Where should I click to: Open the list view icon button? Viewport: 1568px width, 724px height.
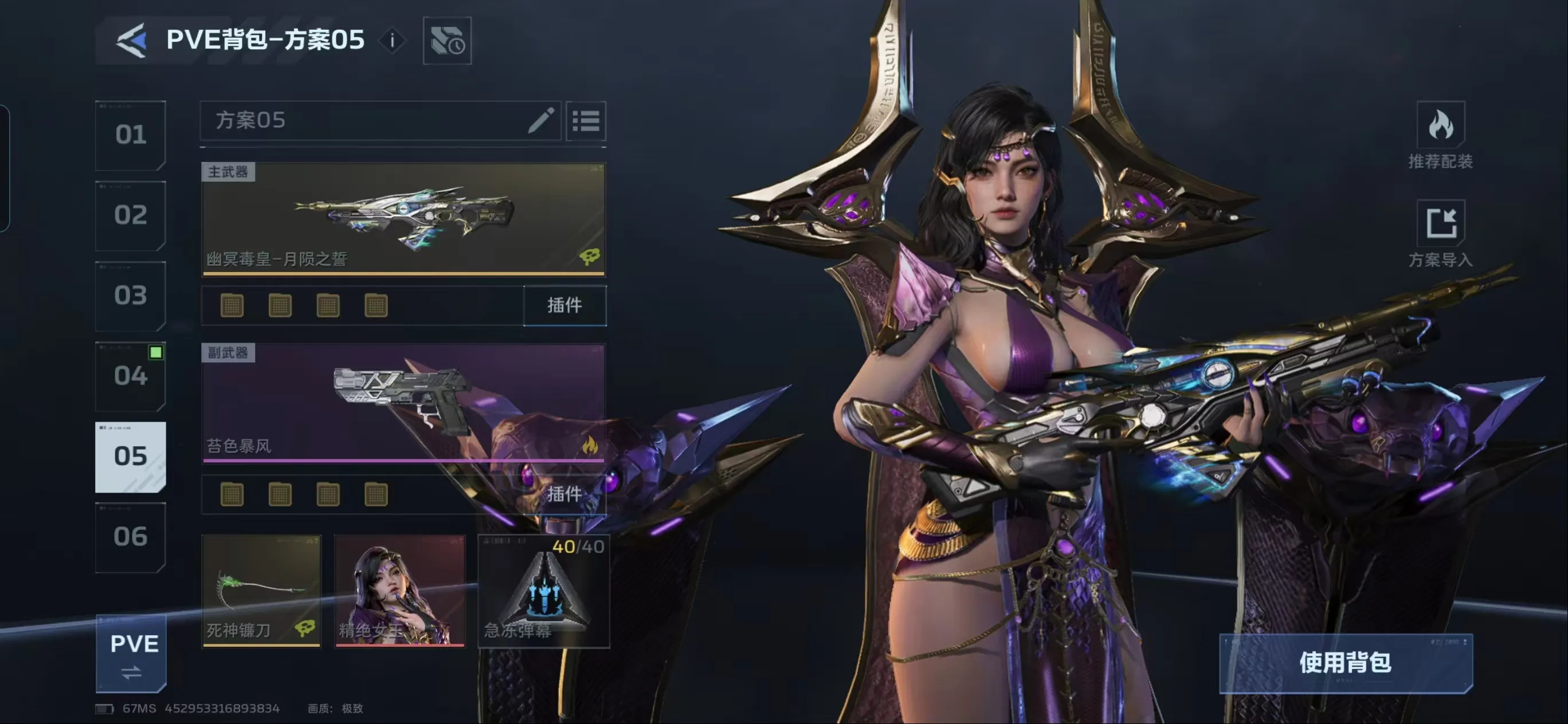point(586,121)
